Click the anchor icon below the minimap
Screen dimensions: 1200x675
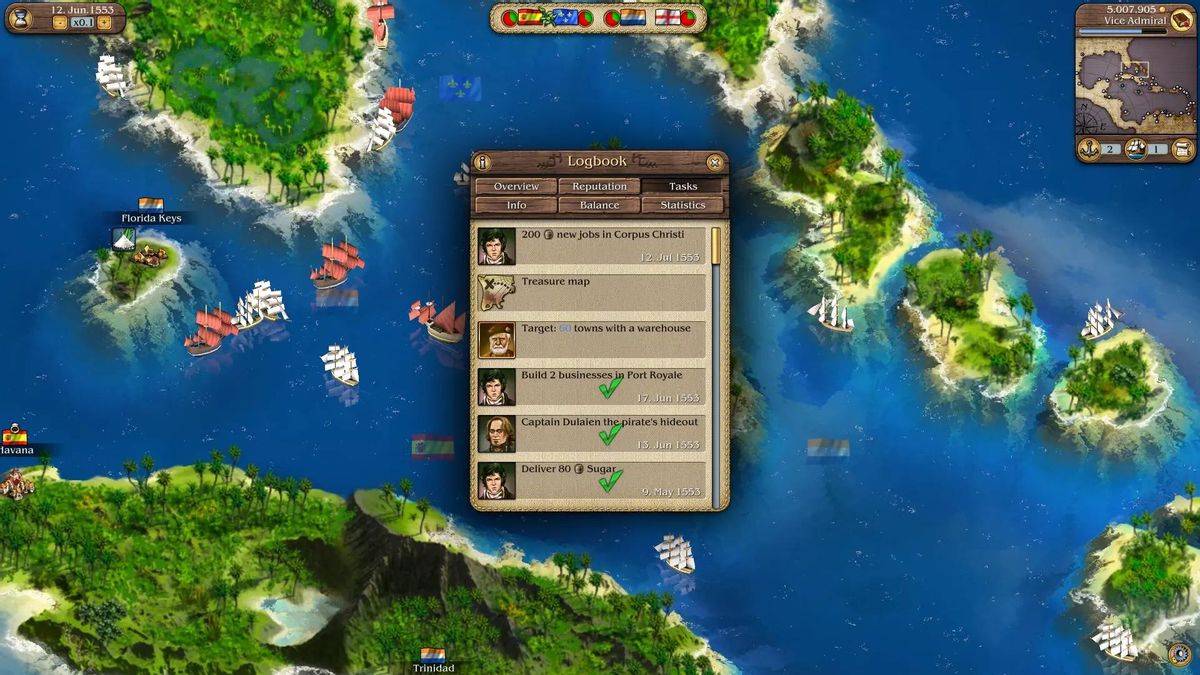[x=1089, y=149]
